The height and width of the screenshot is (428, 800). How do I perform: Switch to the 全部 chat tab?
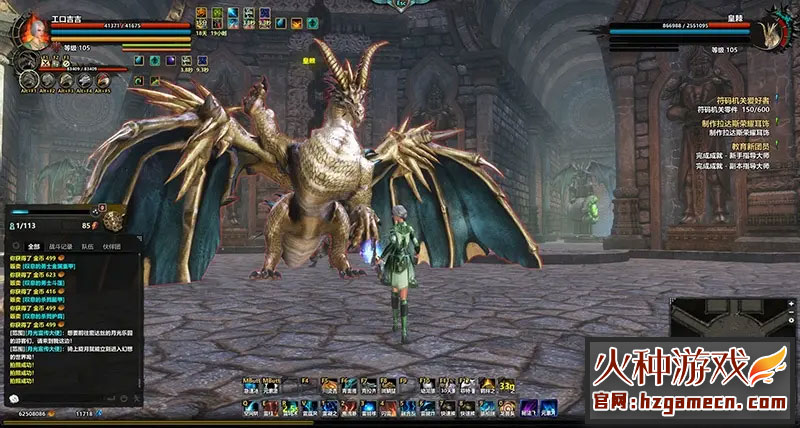tap(33, 245)
